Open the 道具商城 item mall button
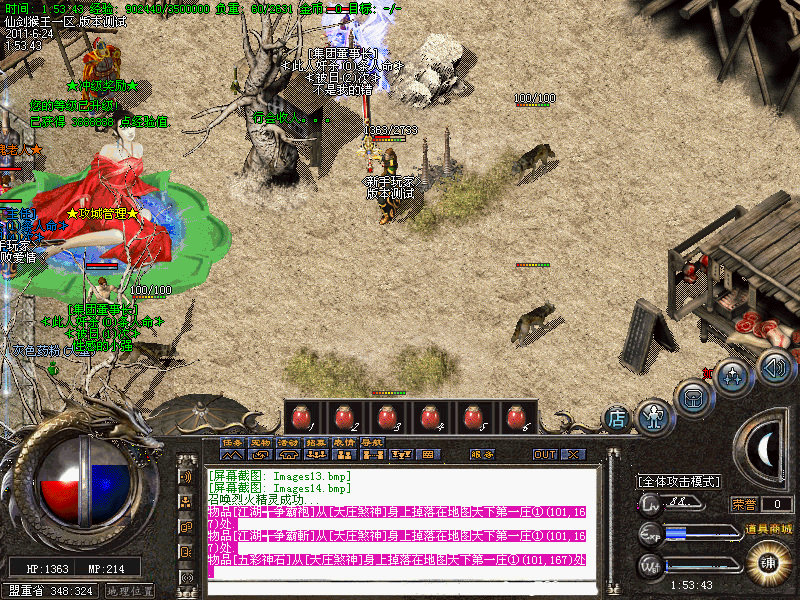This screenshot has width=800, height=600. point(771,527)
